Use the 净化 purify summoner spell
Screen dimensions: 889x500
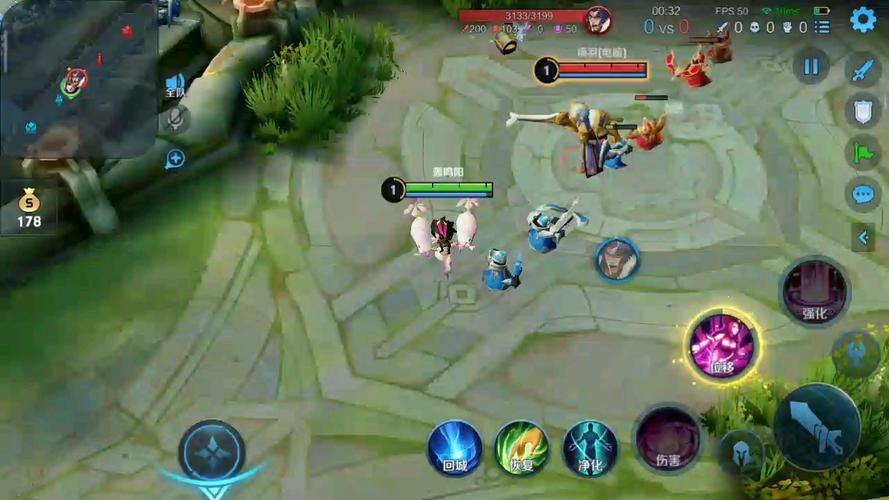click(x=590, y=446)
